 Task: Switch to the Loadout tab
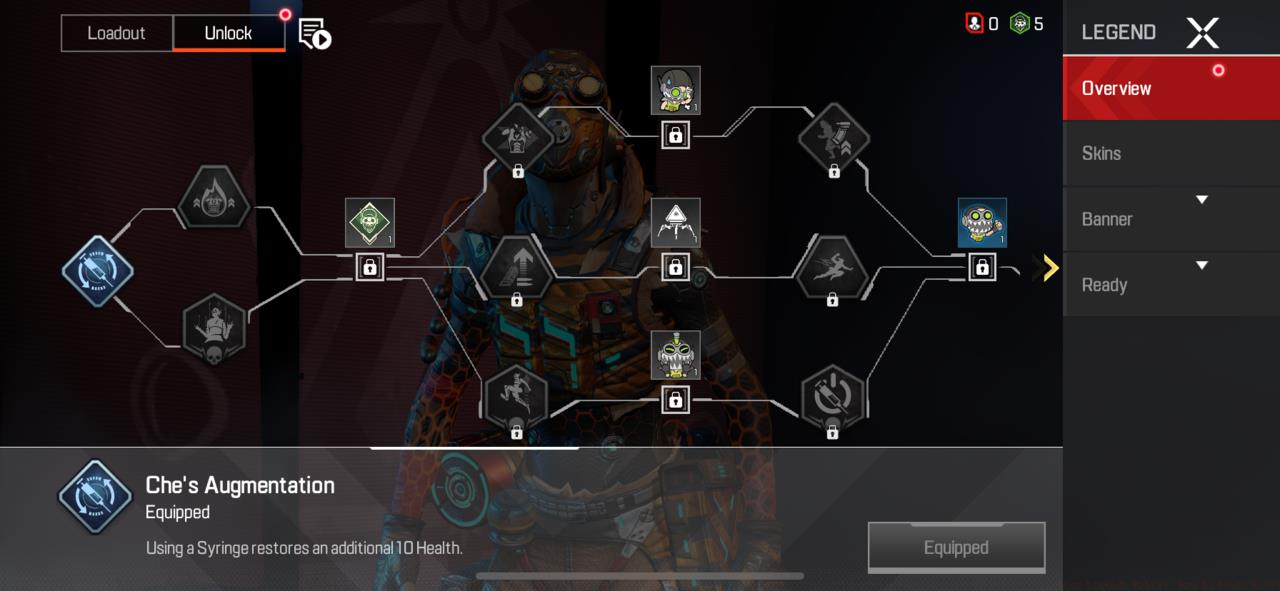116,33
